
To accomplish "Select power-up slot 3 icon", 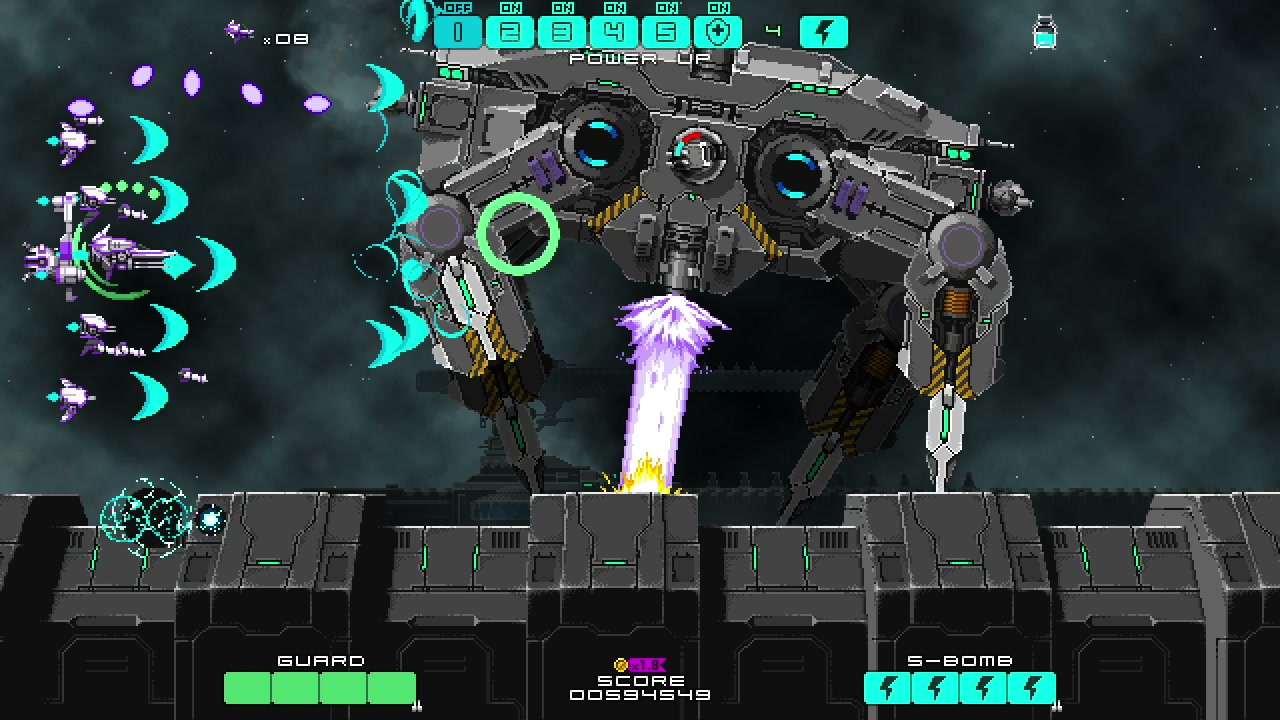I will 562,31.
